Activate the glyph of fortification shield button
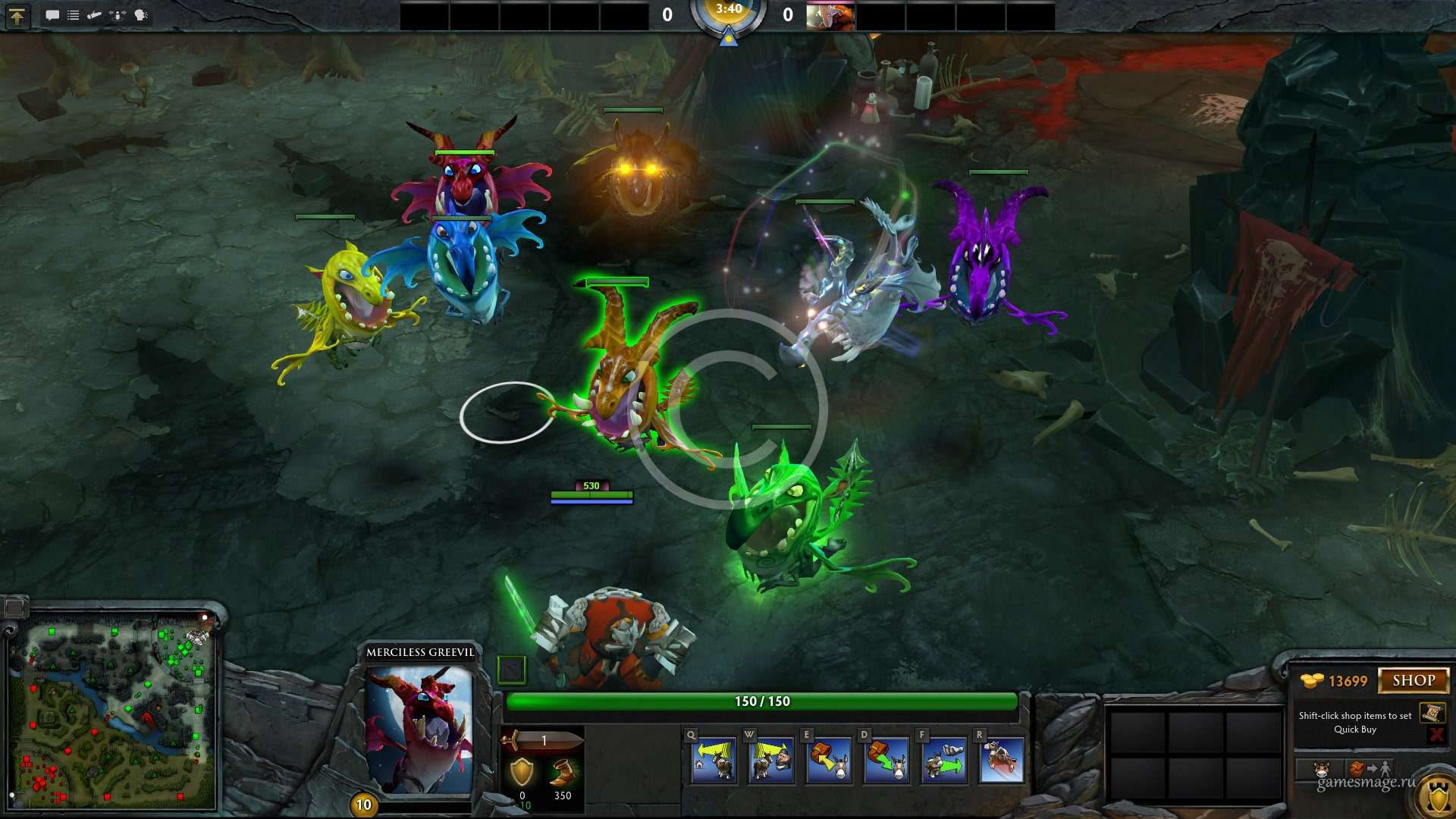Viewport: 1456px width, 819px height. coord(1437,796)
